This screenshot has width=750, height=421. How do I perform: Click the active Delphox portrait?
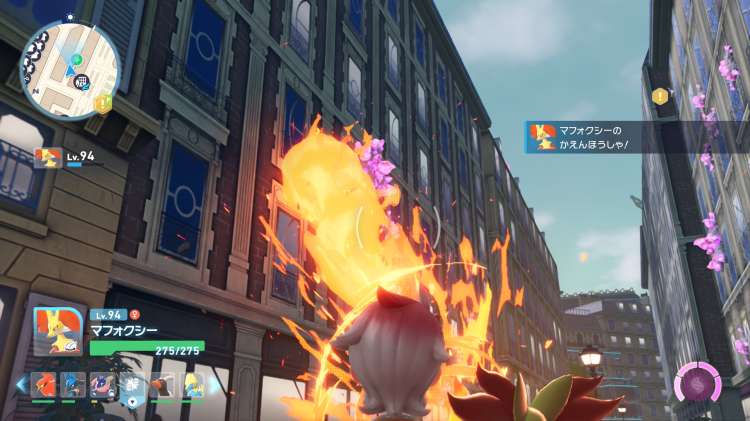point(57,332)
